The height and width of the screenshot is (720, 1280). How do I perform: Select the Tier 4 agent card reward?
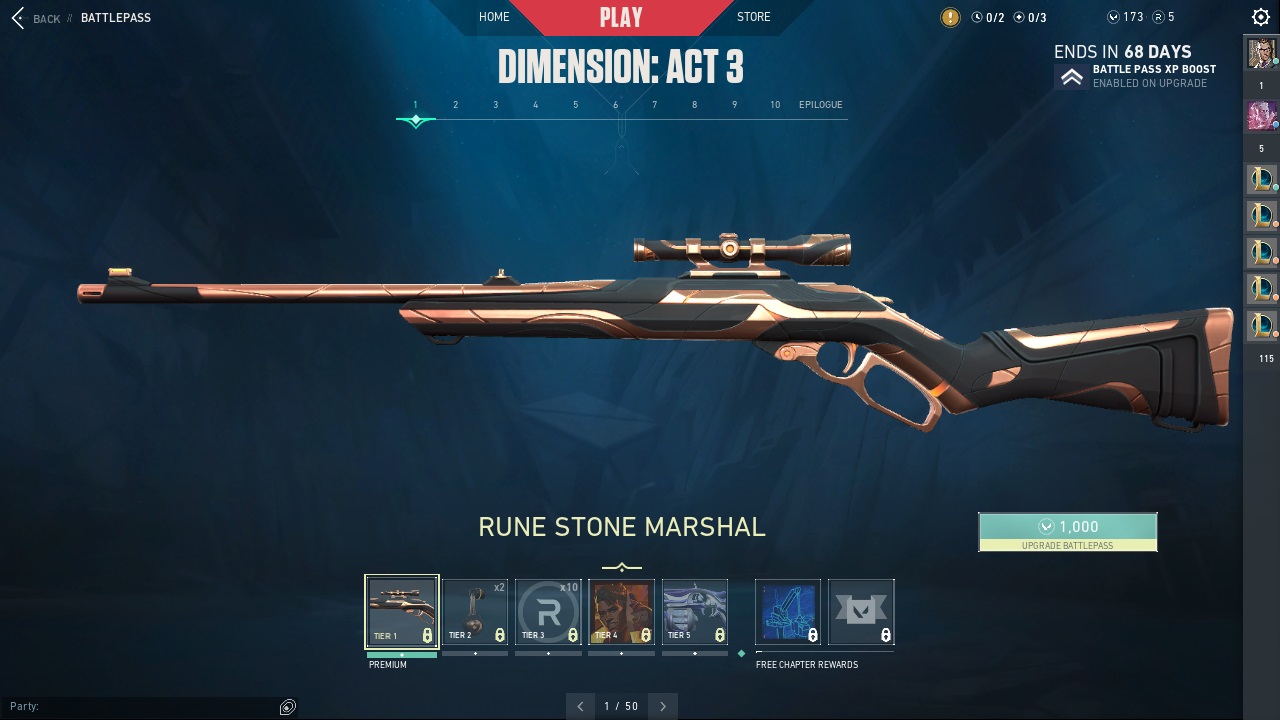(621, 610)
